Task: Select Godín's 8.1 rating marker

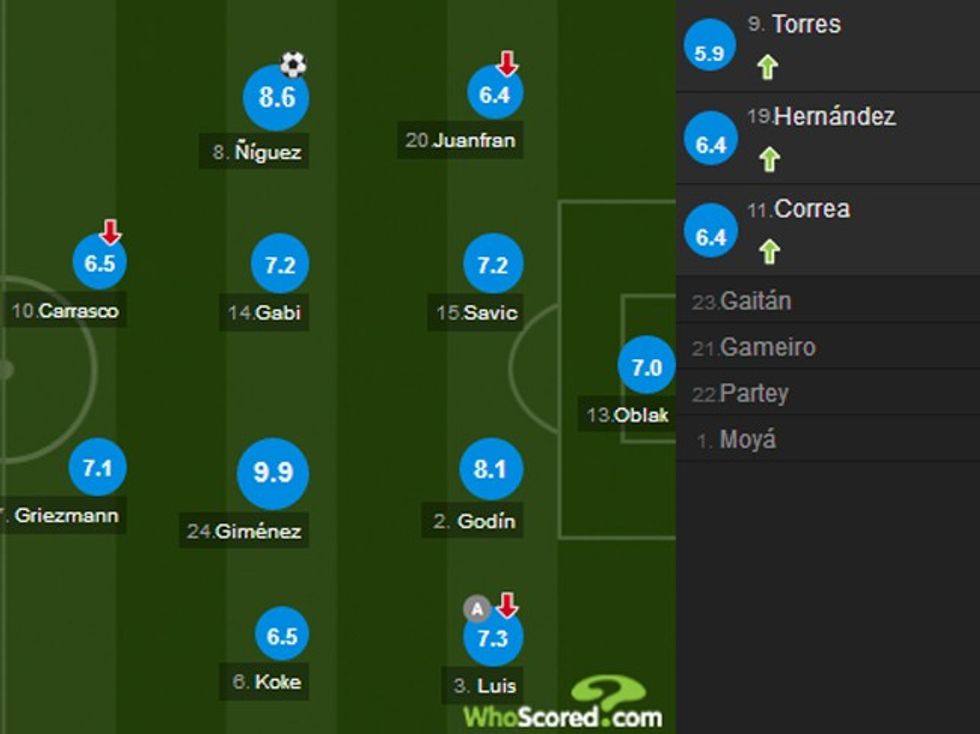Action: (x=490, y=470)
